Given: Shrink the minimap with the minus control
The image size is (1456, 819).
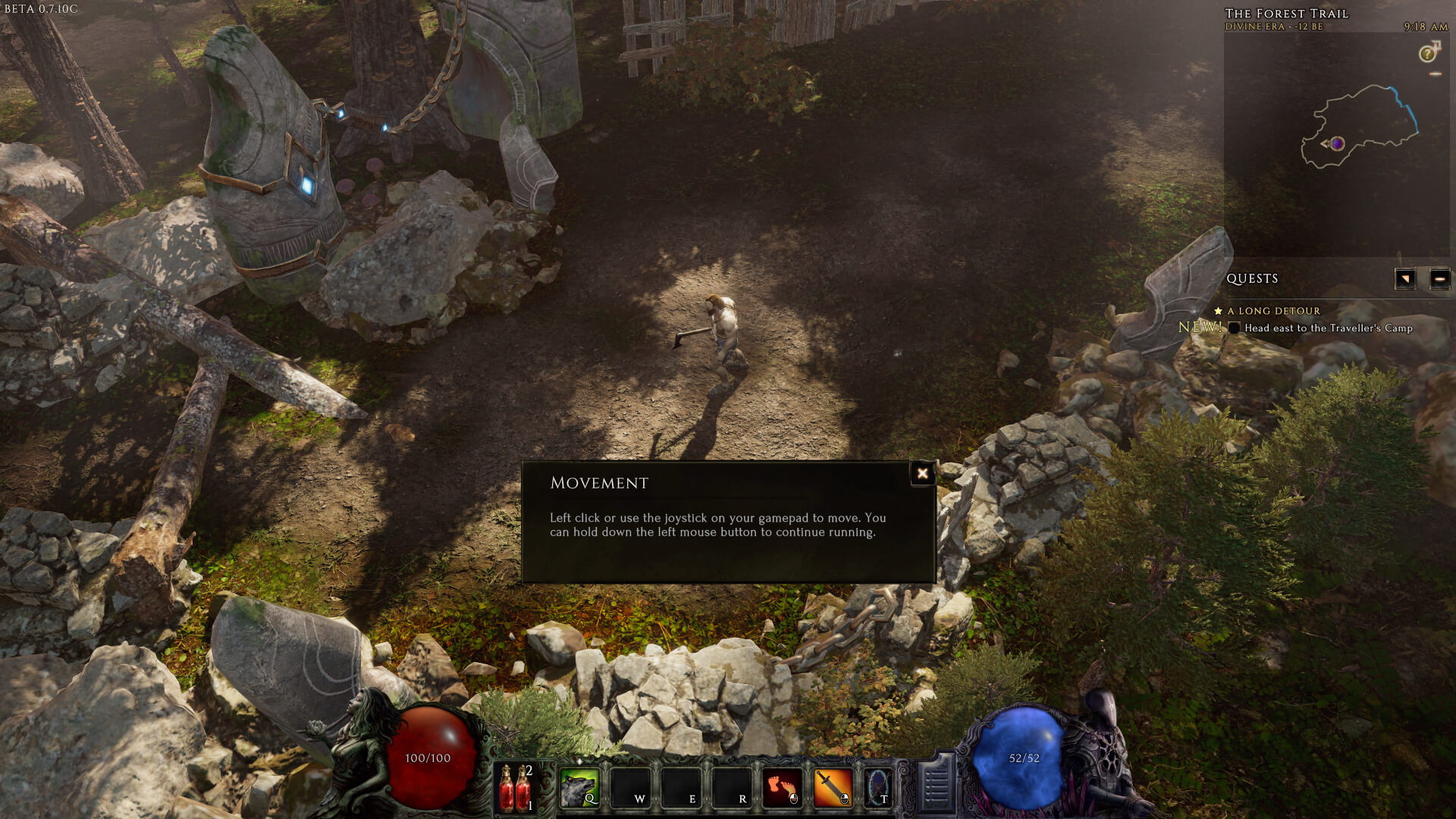Looking at the screenshot, I should [1435, 74].
